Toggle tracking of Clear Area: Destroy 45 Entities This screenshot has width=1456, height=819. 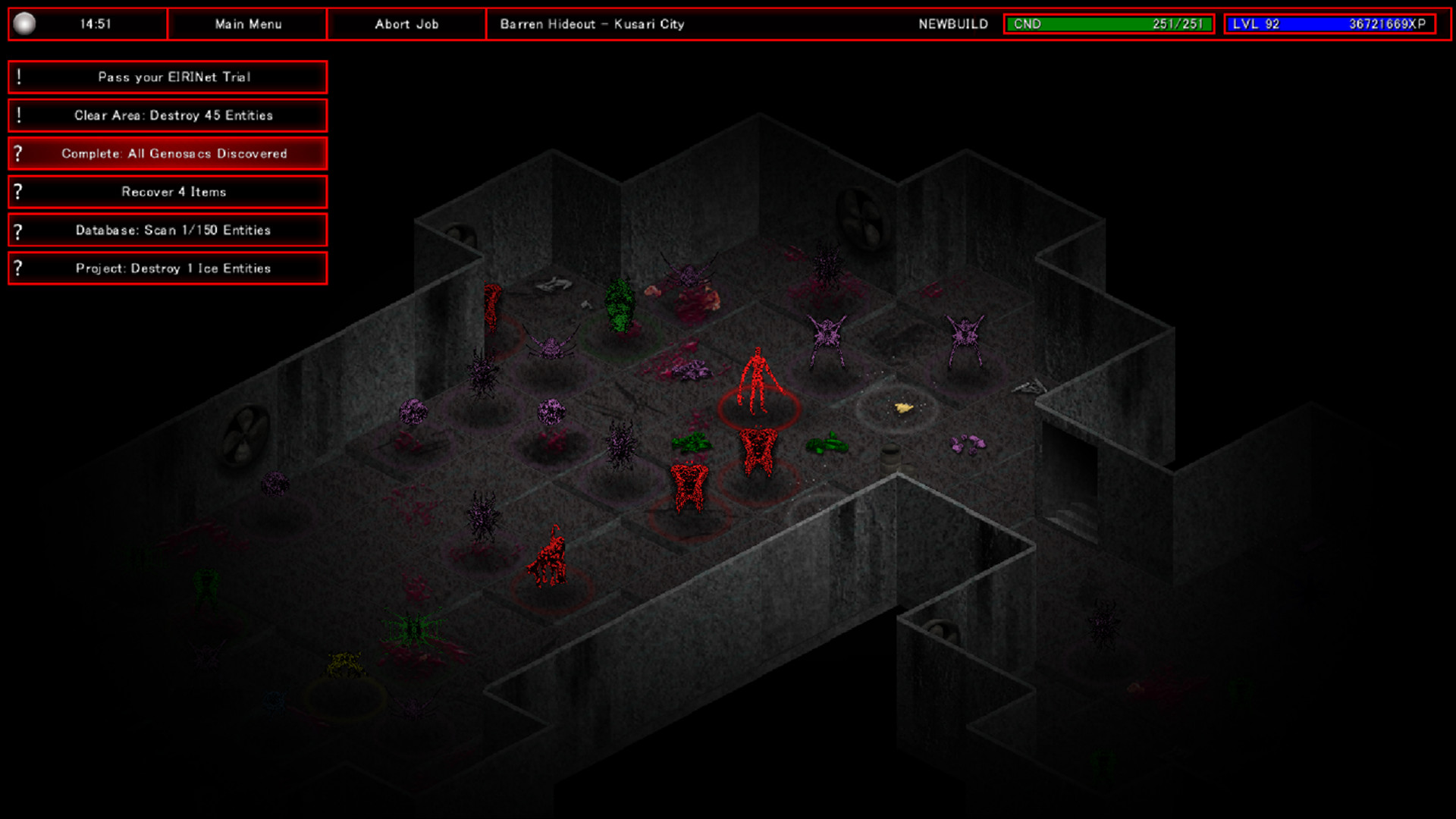point(174,115)
